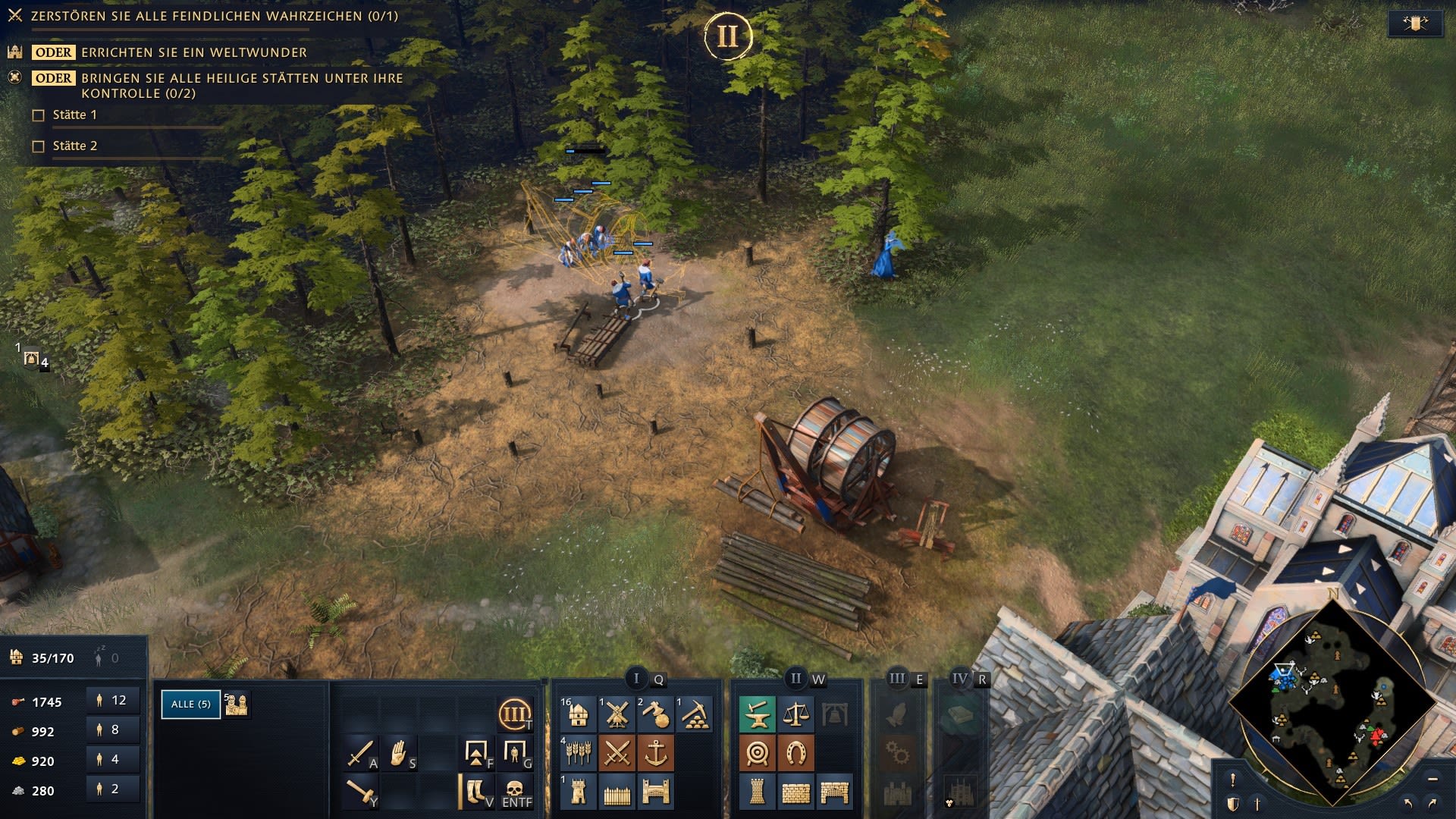The image size is (1456, 819).
Task: Advance to Age III with the Roman-numeral button
Action: (x=514, y=714)
